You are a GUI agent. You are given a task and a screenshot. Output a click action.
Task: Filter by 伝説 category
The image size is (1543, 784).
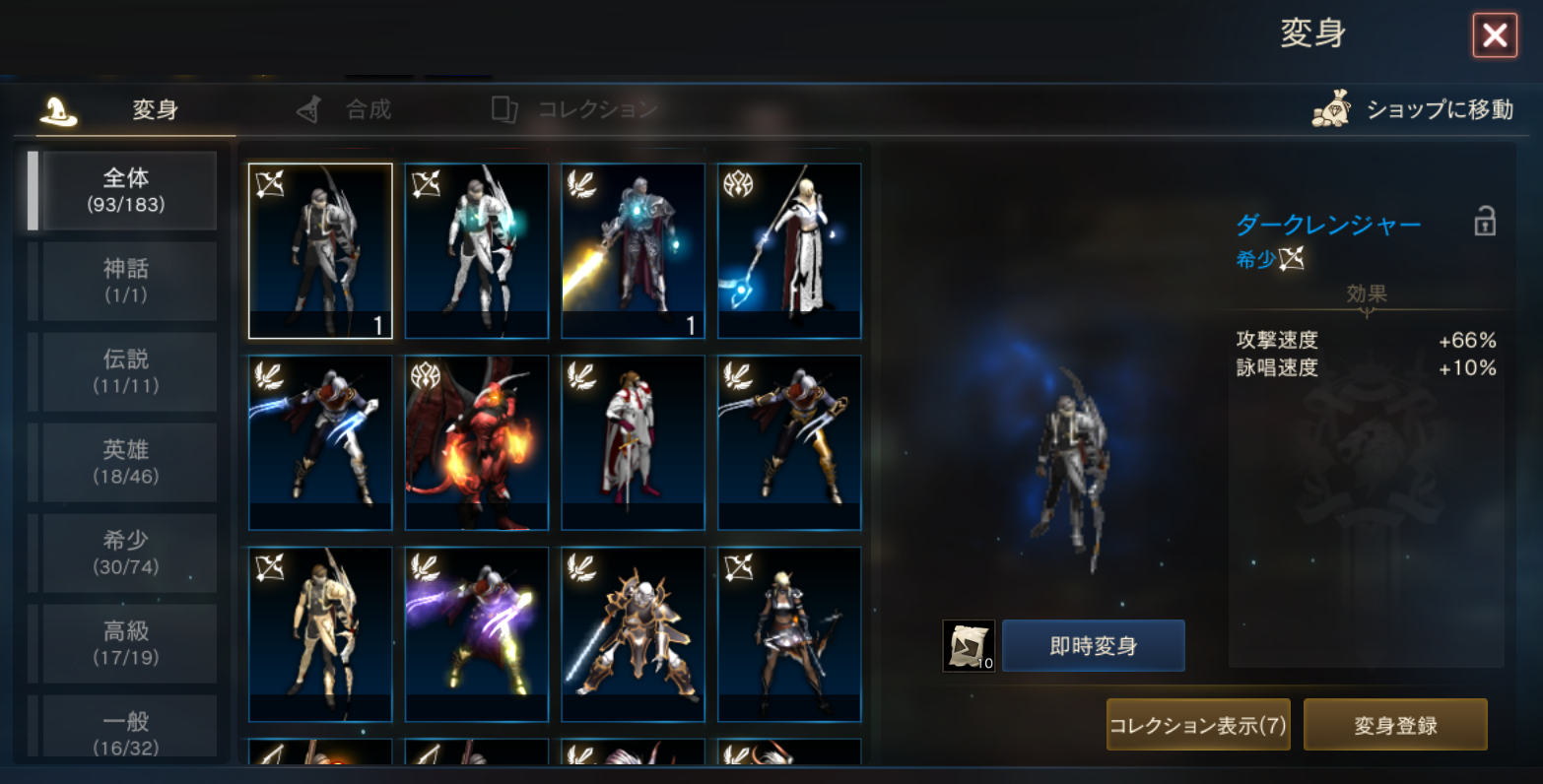(x=127, y=371)
